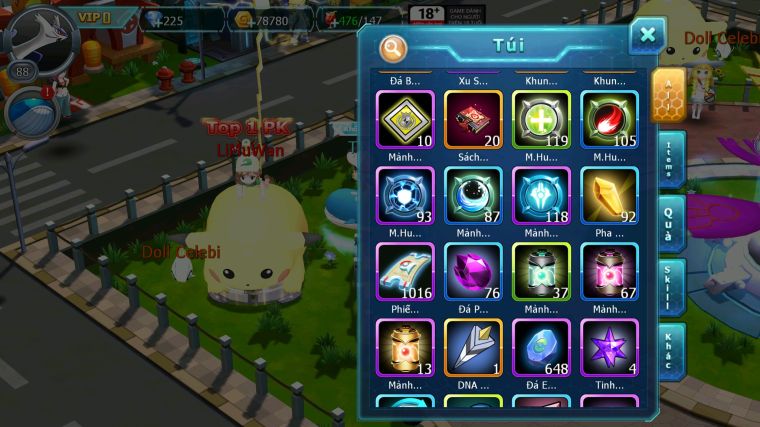Select the orange honeycomb All tab
This screenshot has width=760, height=427.
coord(668,95)
